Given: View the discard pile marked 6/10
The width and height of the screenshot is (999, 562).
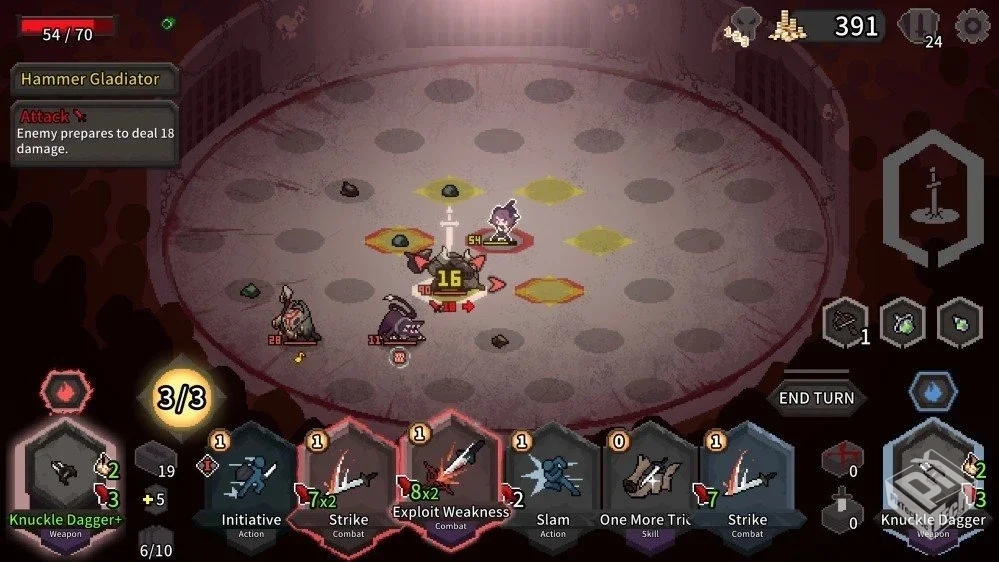Looking at the screenshot, I should [155, 541].
